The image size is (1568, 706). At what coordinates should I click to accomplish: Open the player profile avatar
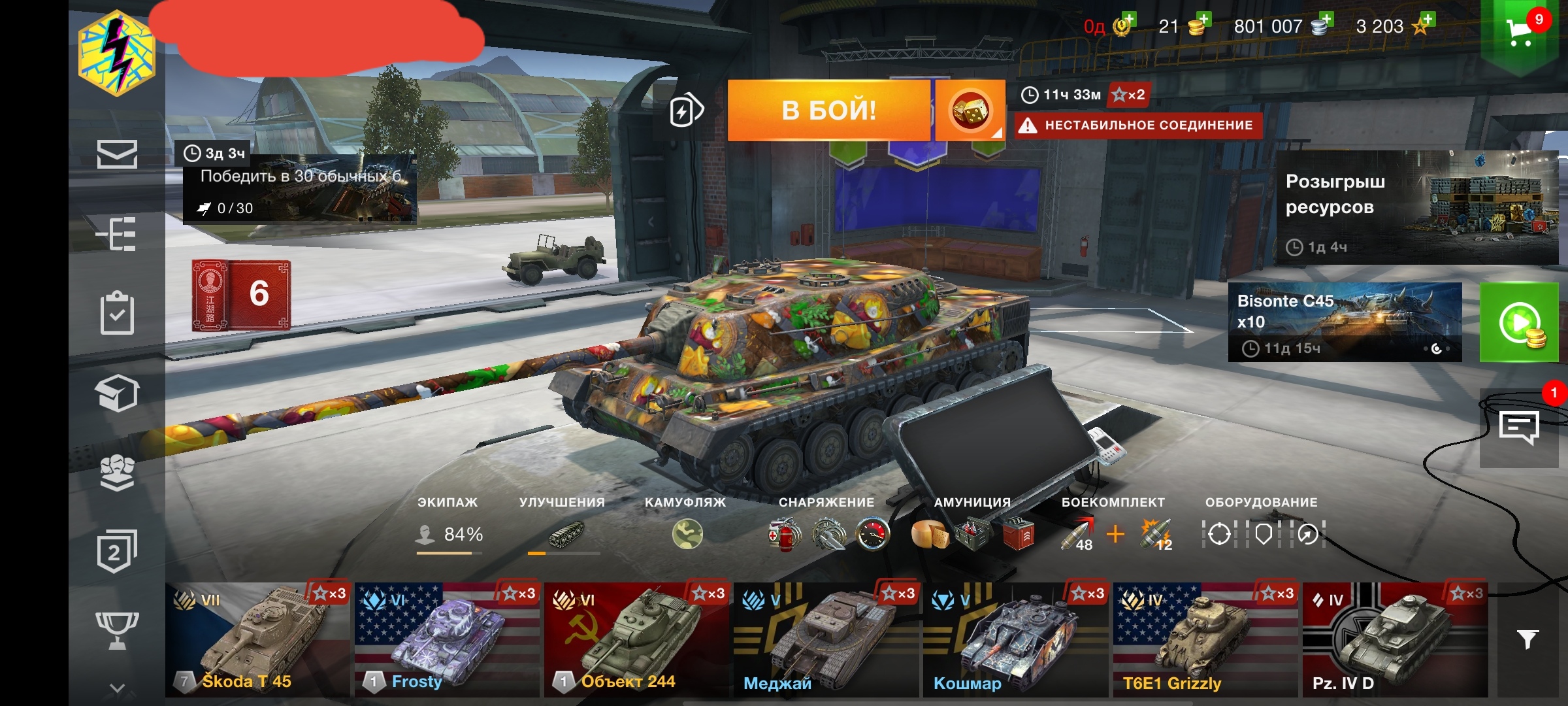point(117,54)
